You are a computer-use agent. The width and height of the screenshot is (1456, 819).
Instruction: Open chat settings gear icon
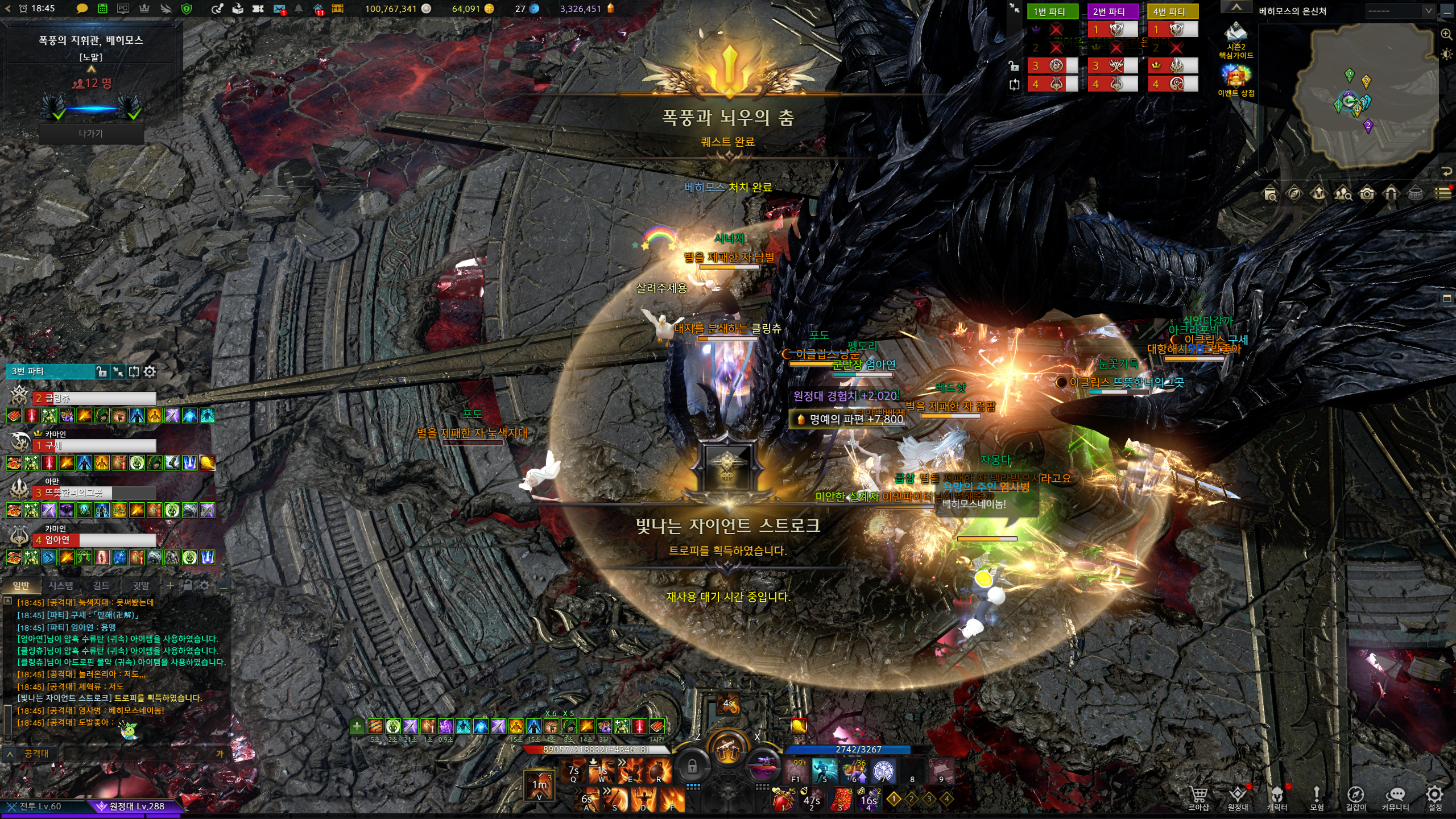pos(204,585)
